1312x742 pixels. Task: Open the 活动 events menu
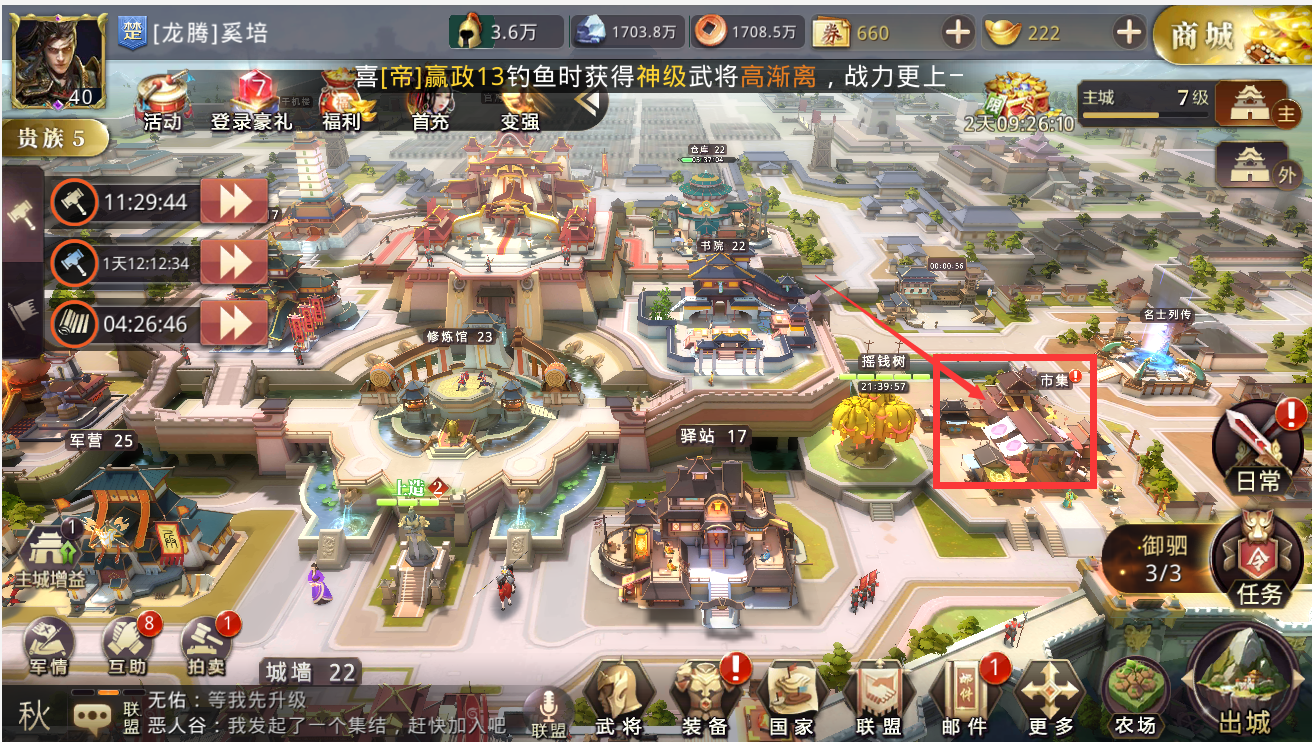pyautogui.click(x=162, y=100)
